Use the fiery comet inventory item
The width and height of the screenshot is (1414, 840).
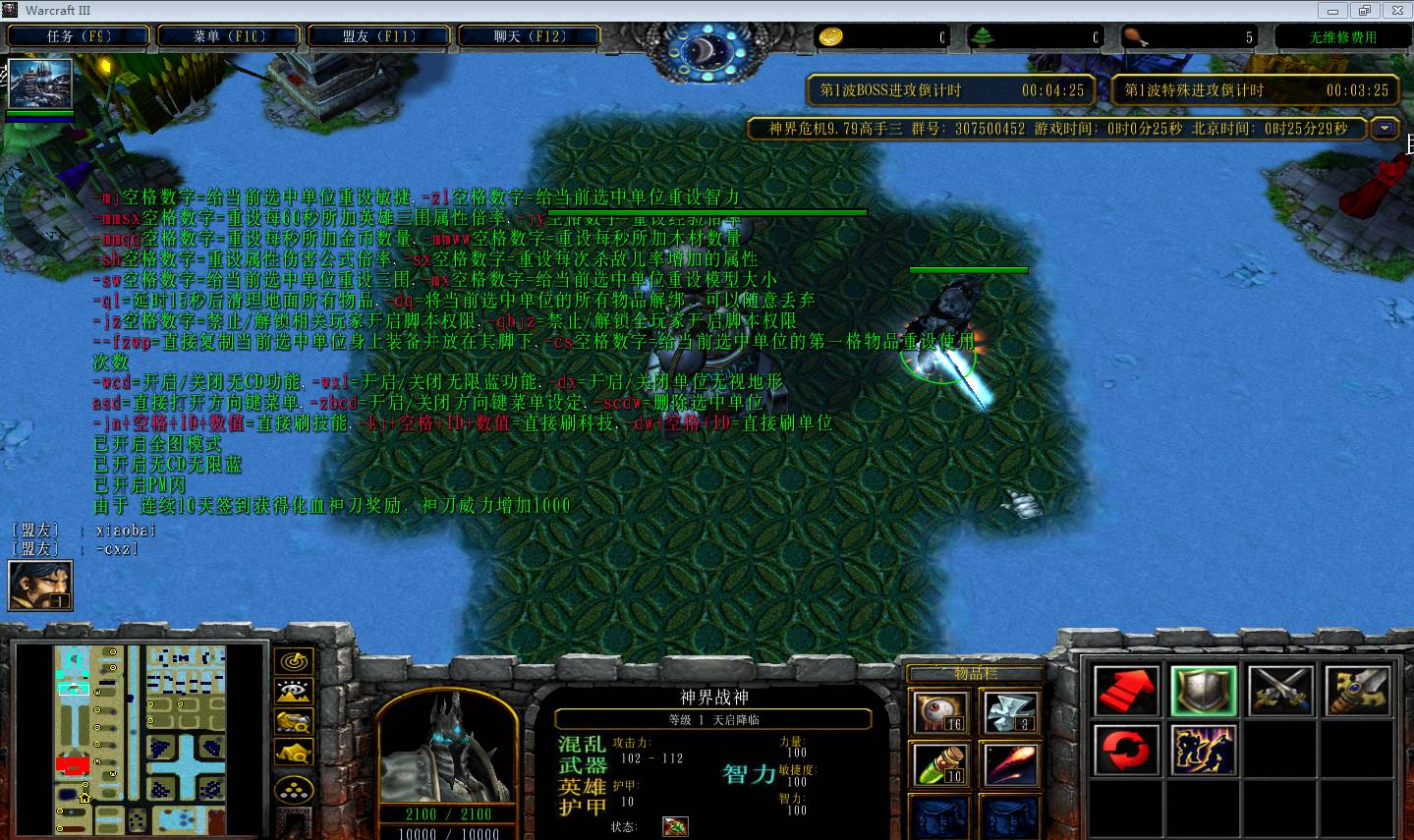click(x=1009, y=763)
